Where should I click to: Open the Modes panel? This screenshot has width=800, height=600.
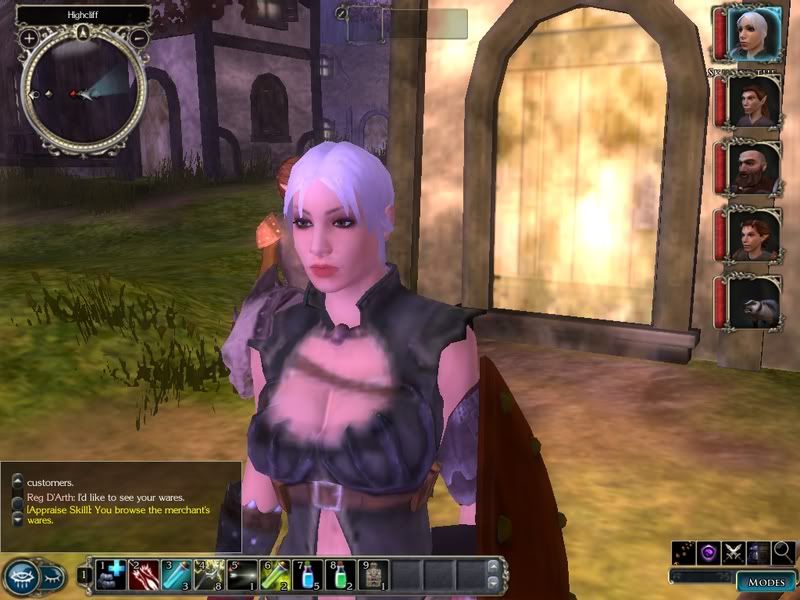coord(765,582)
